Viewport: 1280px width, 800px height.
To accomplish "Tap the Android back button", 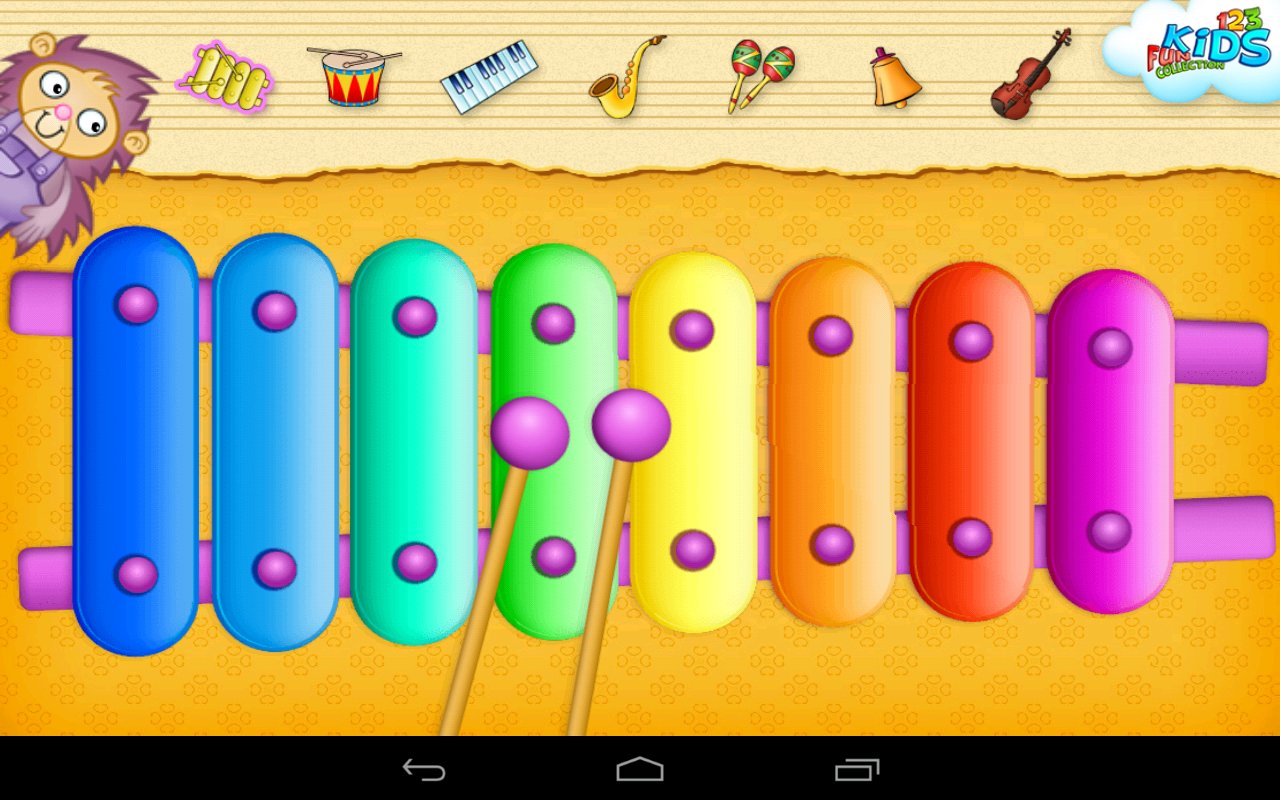I will [424, 769].
